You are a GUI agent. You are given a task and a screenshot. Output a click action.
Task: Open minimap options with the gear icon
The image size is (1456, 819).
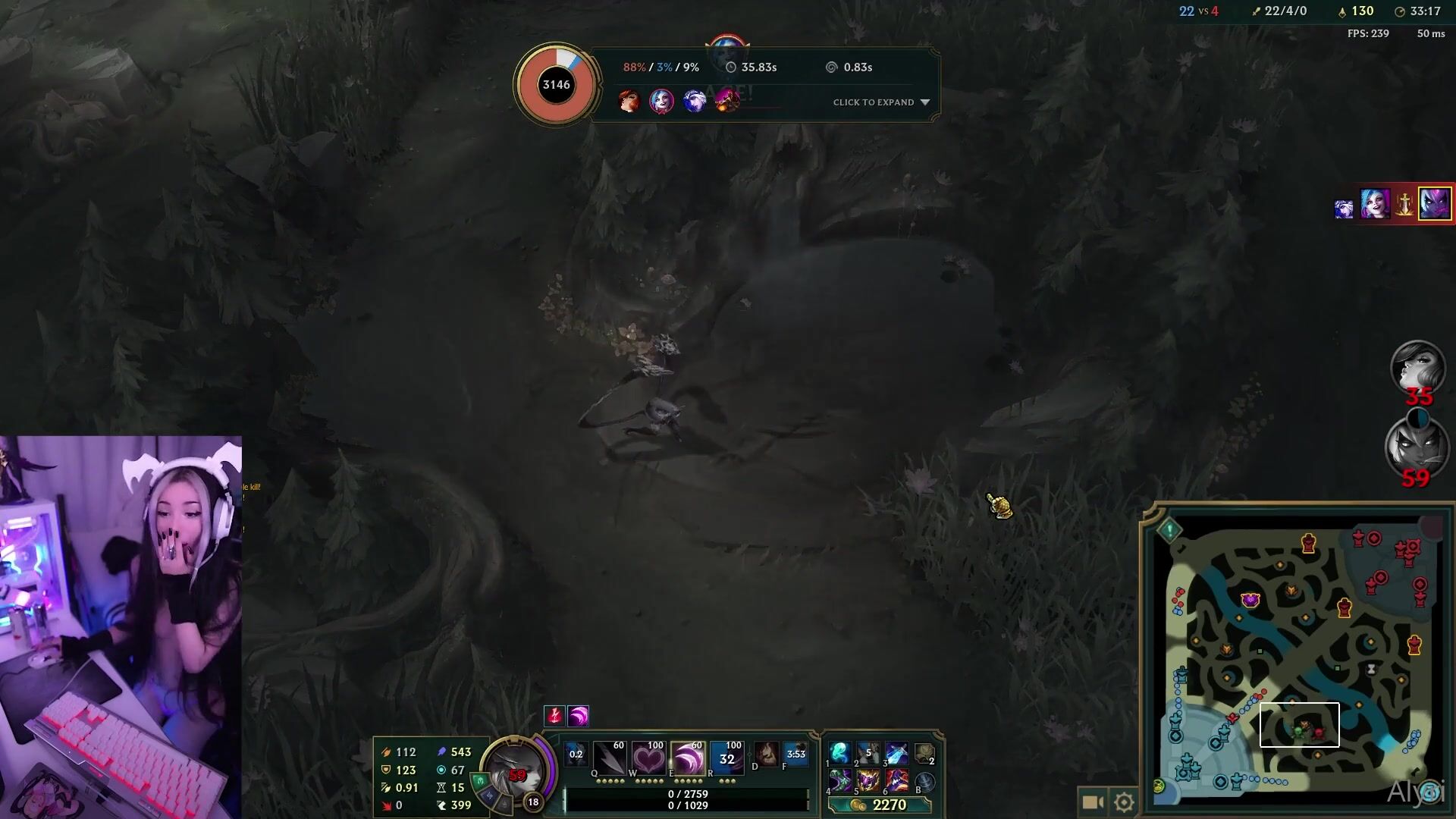(1124, 802)
